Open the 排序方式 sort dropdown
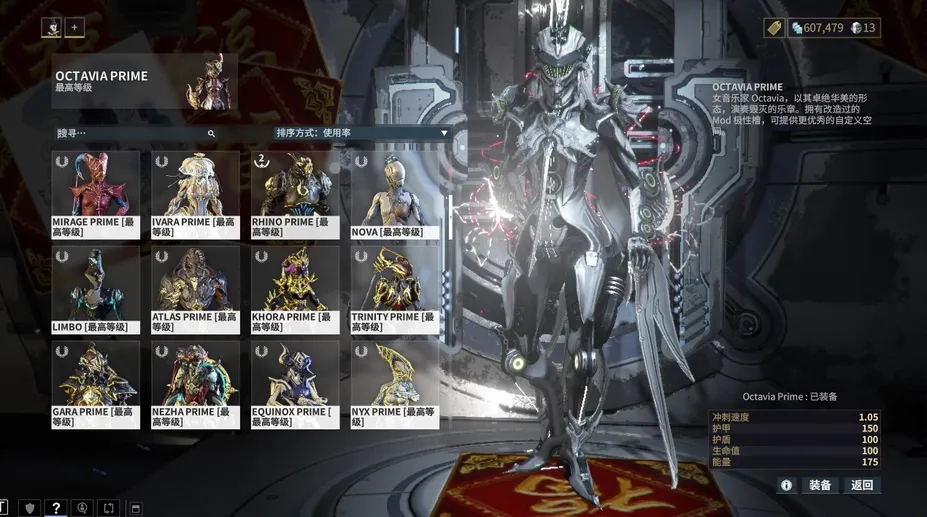927x517 pixels. click(x=361, y=133)
